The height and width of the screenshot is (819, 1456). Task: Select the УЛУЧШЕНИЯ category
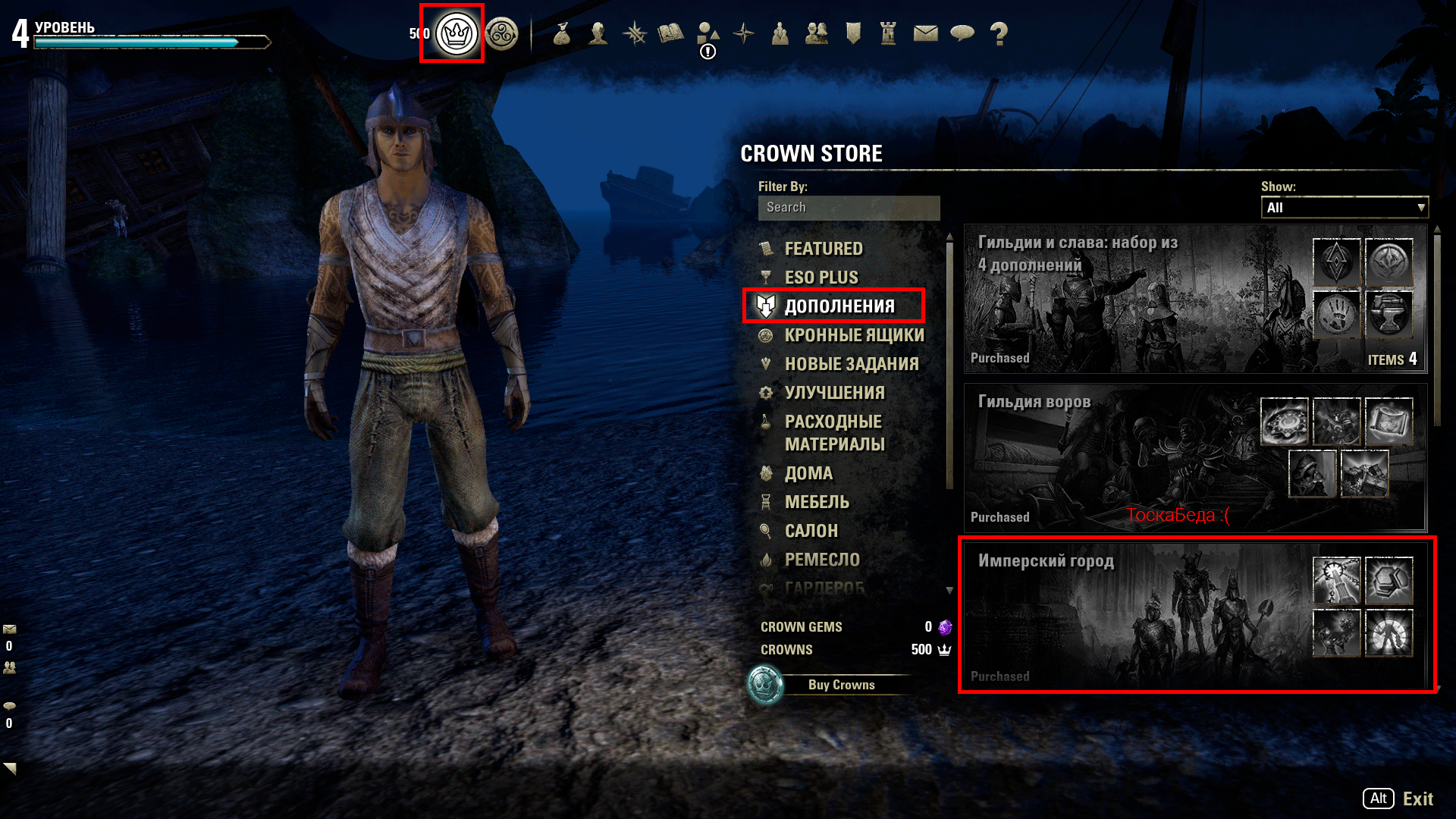(834, 393)
